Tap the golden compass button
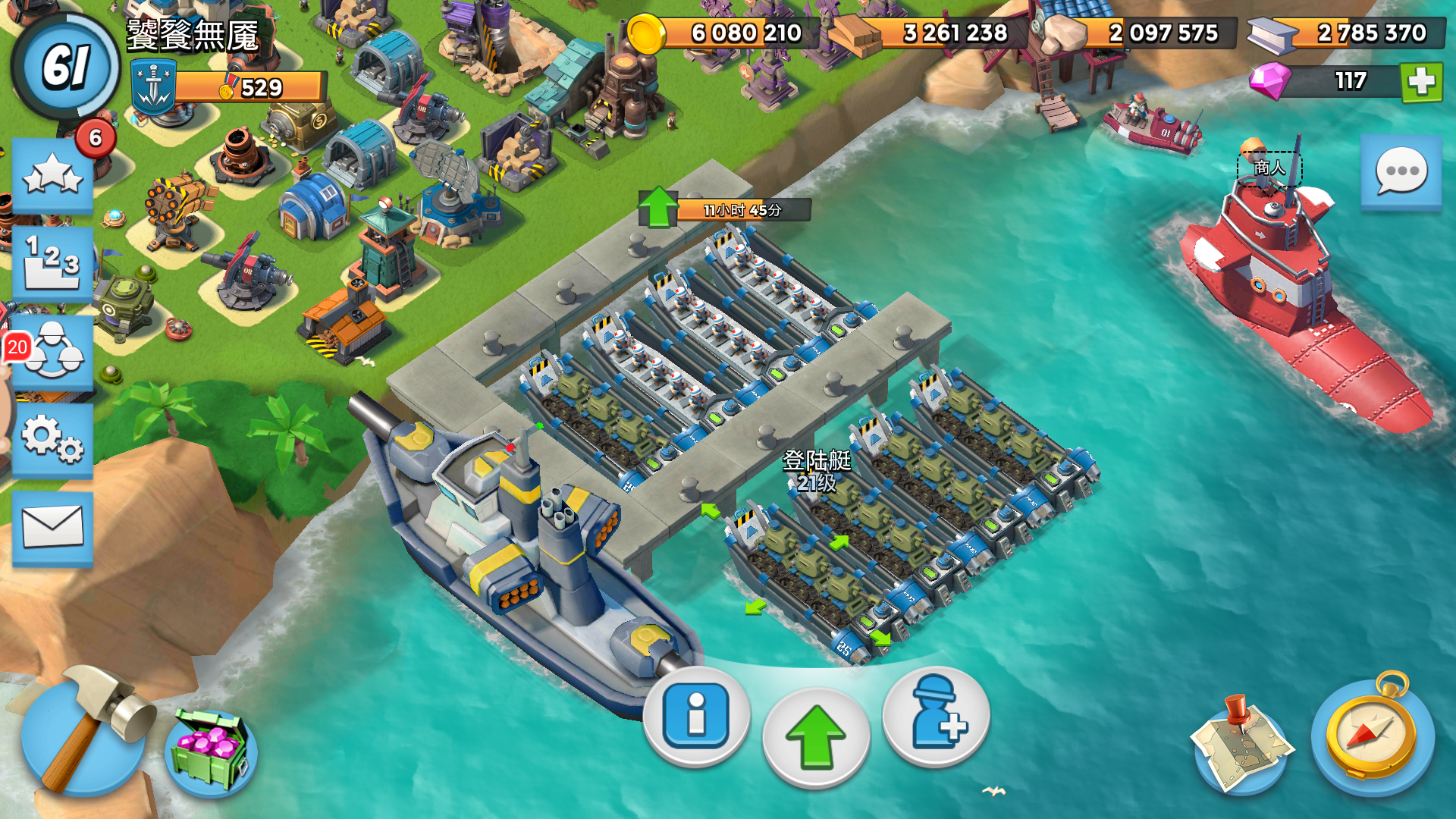 click(1371, 734)
